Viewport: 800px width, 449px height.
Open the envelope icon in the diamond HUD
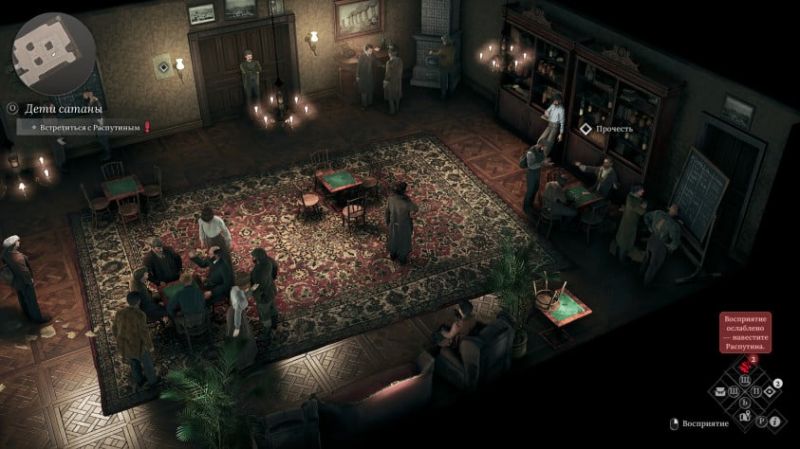(x=720, y=392)
